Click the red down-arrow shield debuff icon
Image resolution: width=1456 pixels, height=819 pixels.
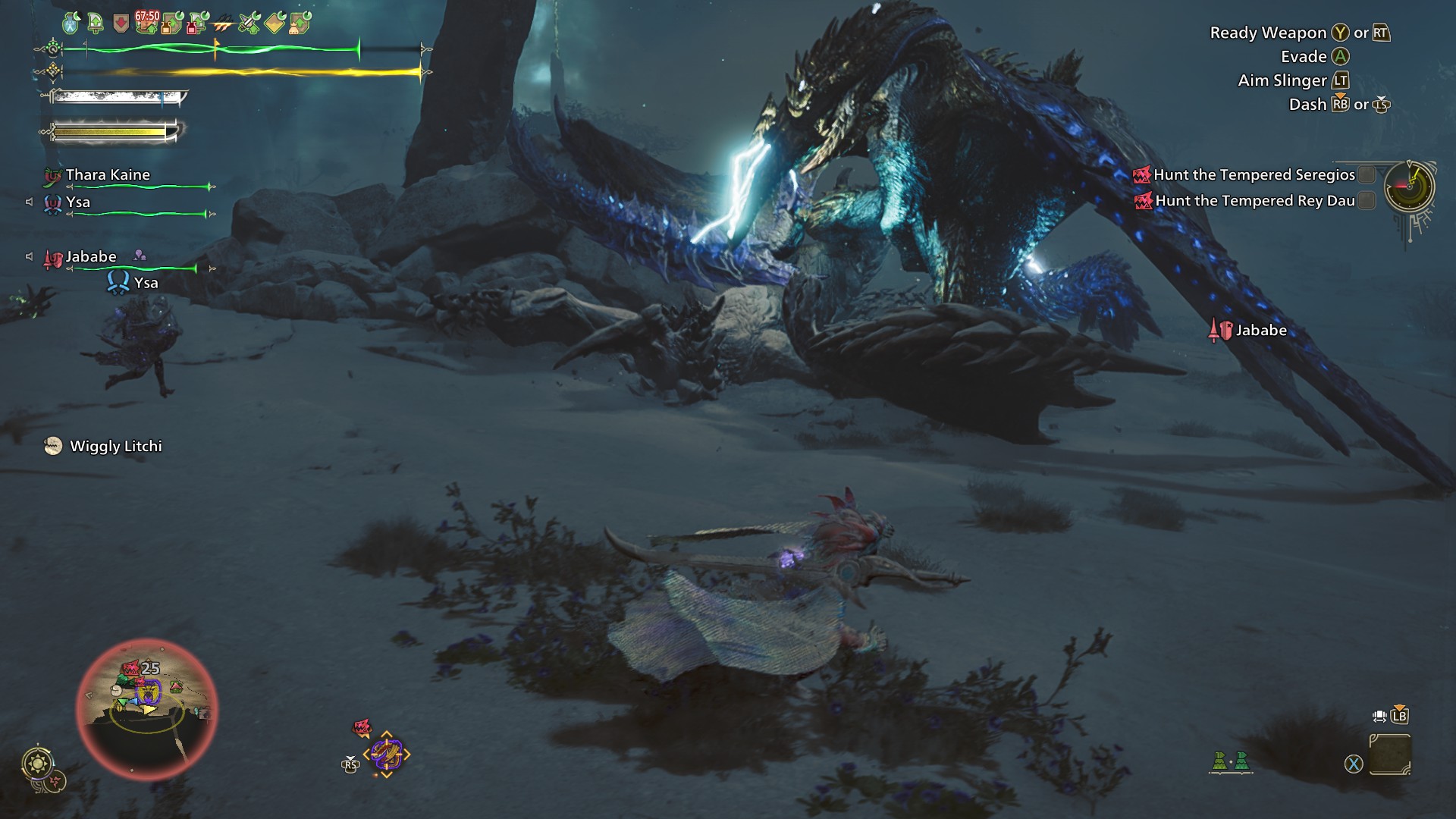[121, 24]
